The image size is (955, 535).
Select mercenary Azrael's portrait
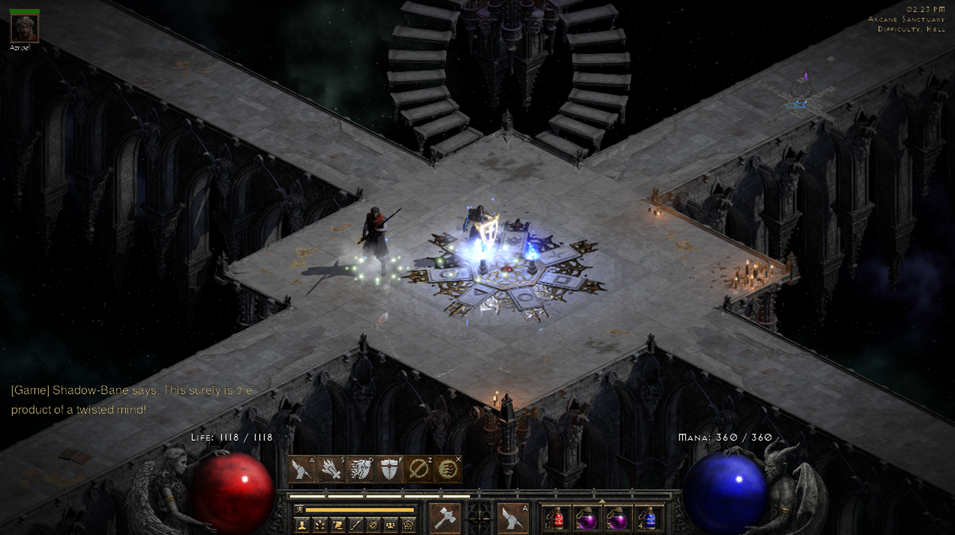pyautogui.click(x=24, y=28)
